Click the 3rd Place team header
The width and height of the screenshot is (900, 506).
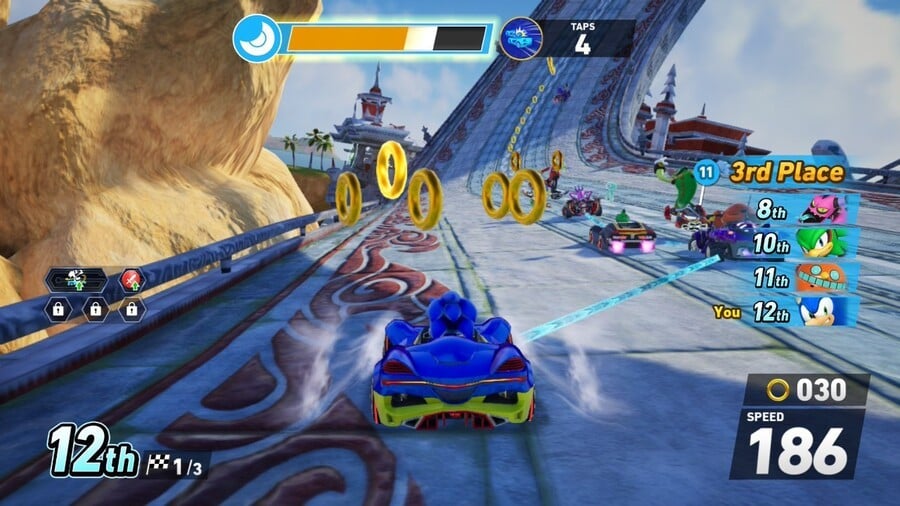[775, 172]
